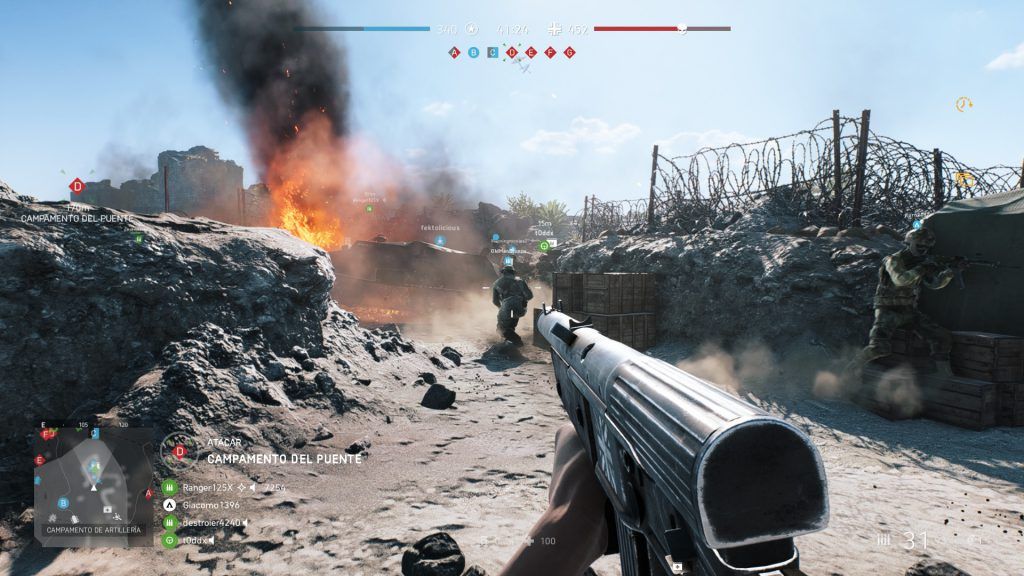Select squad member Giacomo1396
The image size is (1024, 576).
click(x=210, y=505)
